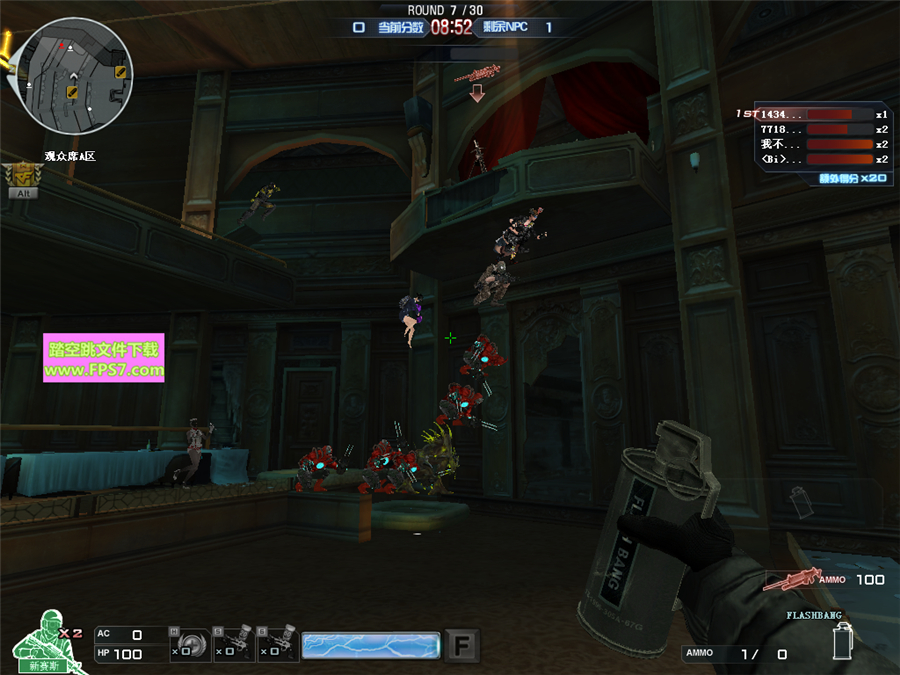The width and height of the screenshot is (900, 675).
Task: Pick the player row starting with <Bi>
Action: click(x=812, y=159)
